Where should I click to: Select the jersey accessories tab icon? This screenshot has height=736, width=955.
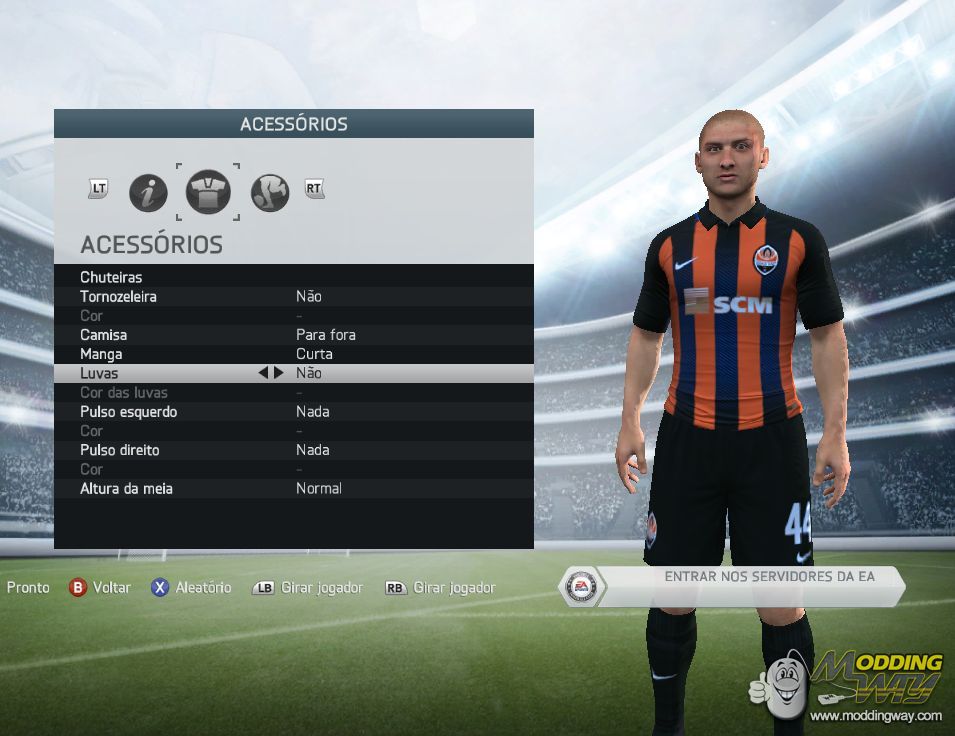pyautogui.click(x=208, y=192)
